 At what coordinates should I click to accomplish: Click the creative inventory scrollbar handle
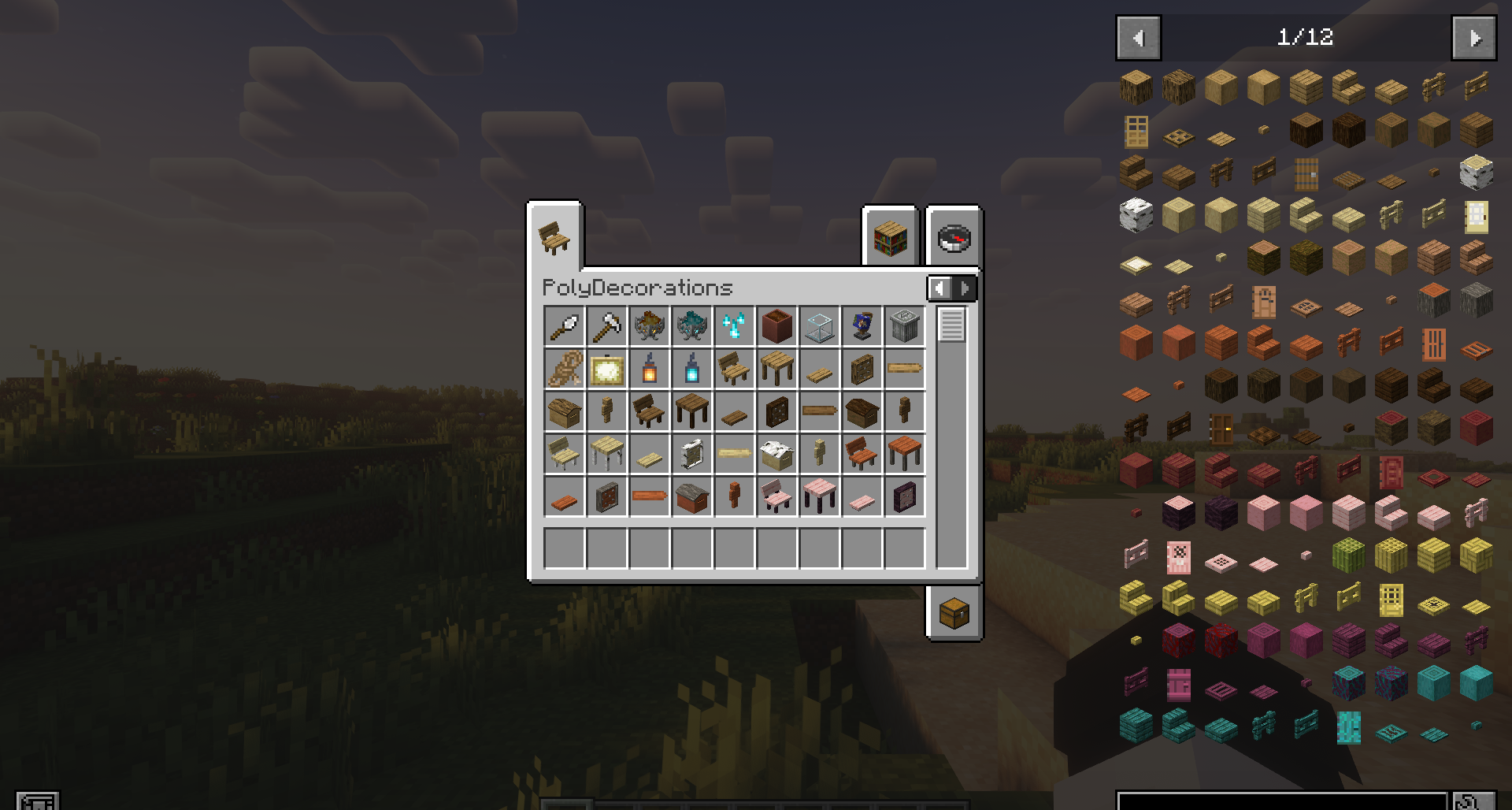pyautogui.click(x=951, y=325)
